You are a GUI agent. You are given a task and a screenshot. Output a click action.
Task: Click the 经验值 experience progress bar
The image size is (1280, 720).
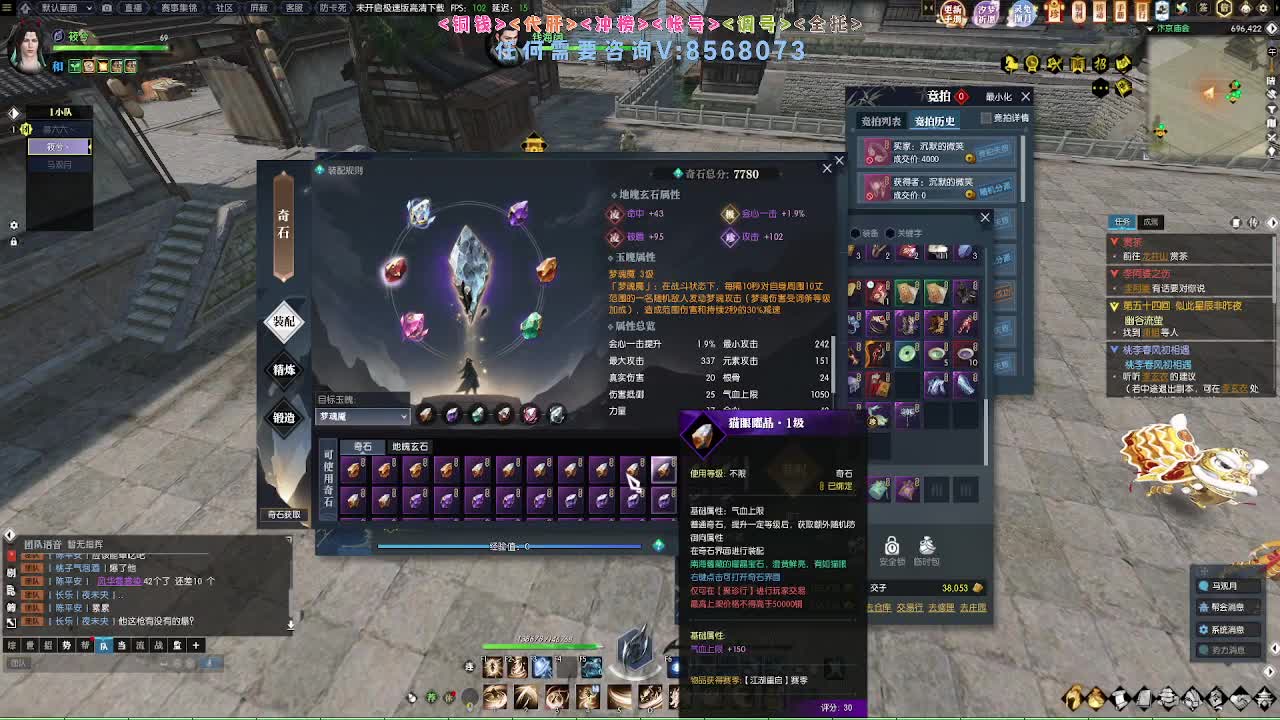click(x=510, y=545)
